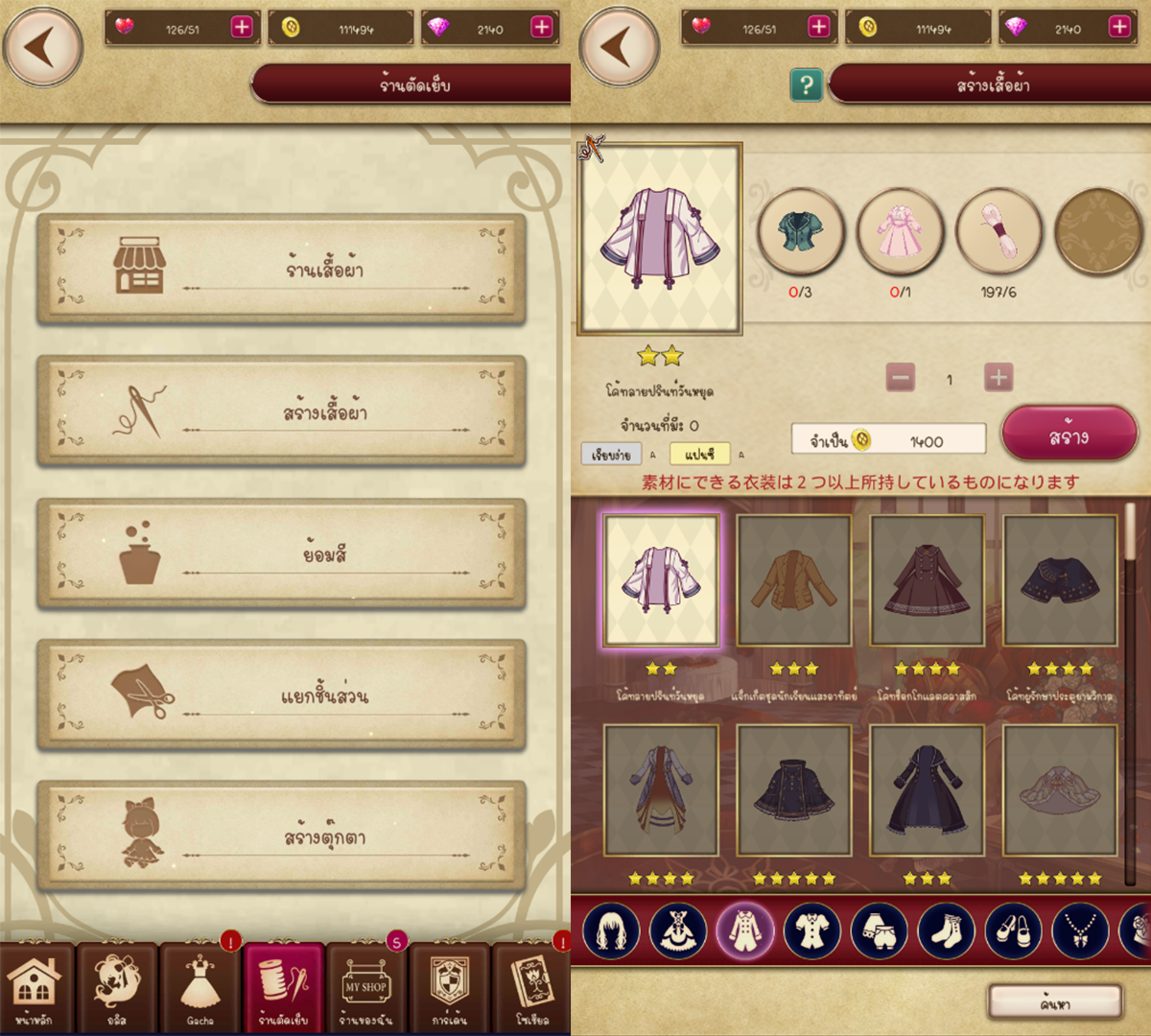Go to the หน้าหลัก home house tab
Viewport: 1151px width, 1036px height.
pos(35,988)
